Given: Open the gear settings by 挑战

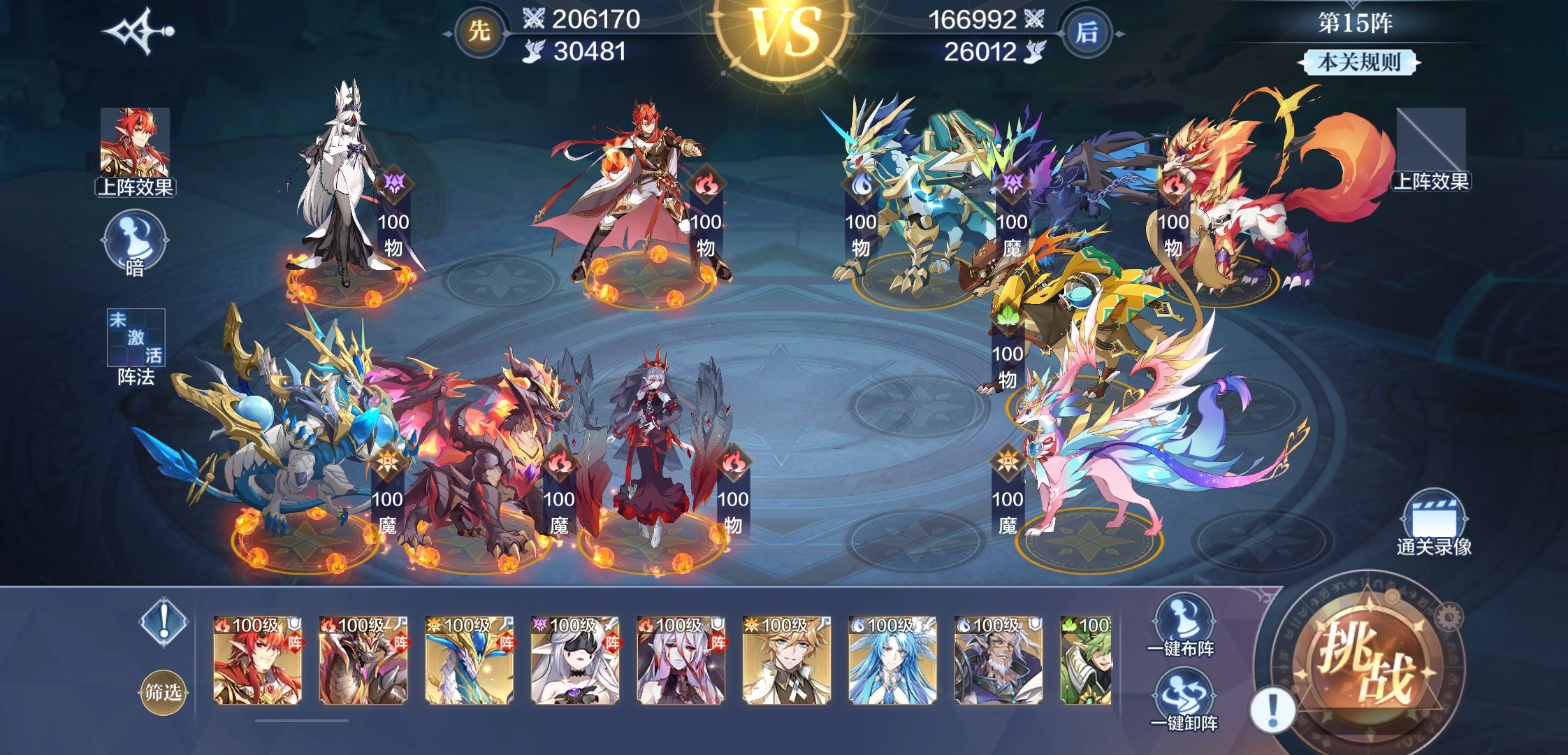Looking at the screenshot, I should (x=1449, y=617).
